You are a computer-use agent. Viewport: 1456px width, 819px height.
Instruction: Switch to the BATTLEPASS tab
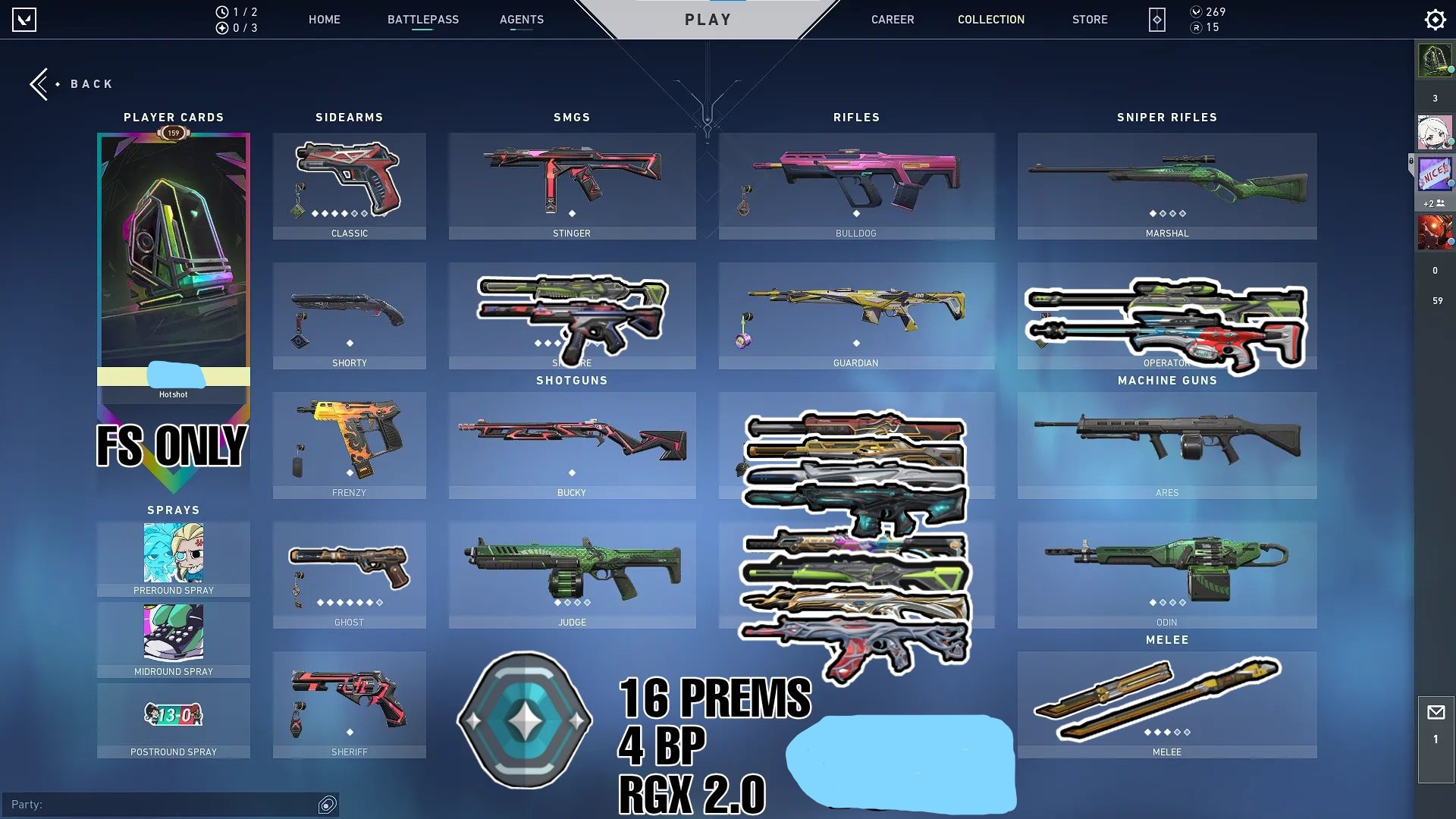click(x=423, y=20)
